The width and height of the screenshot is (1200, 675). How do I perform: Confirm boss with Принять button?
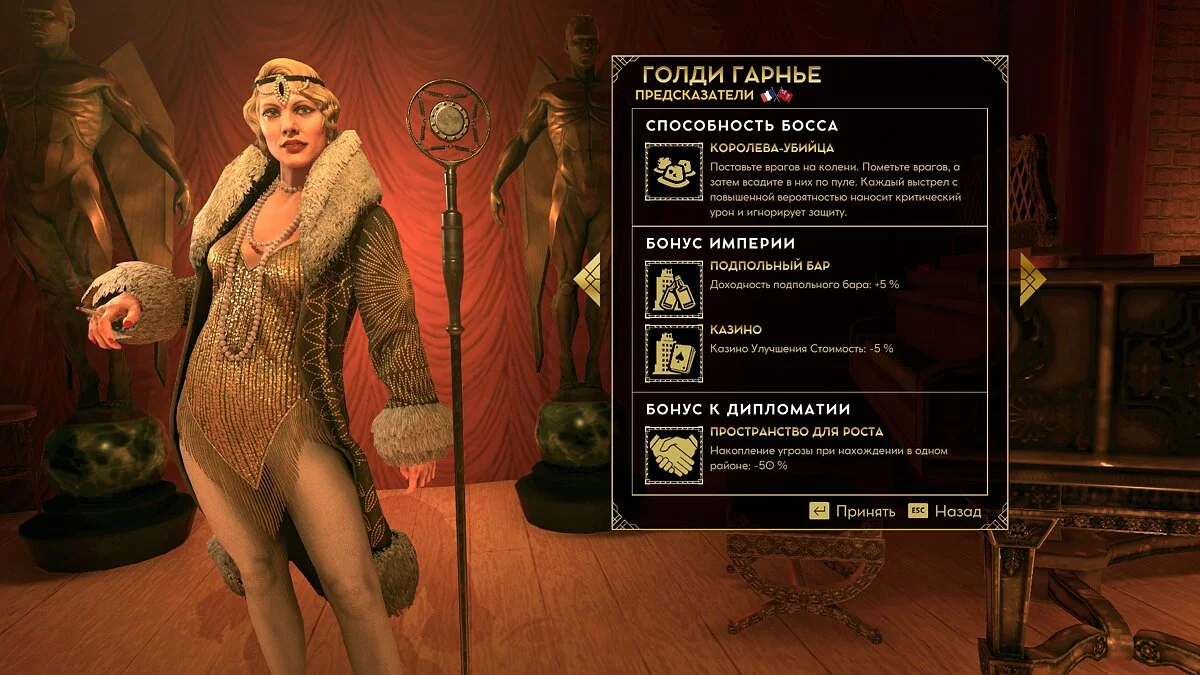(x=852, y=511)
